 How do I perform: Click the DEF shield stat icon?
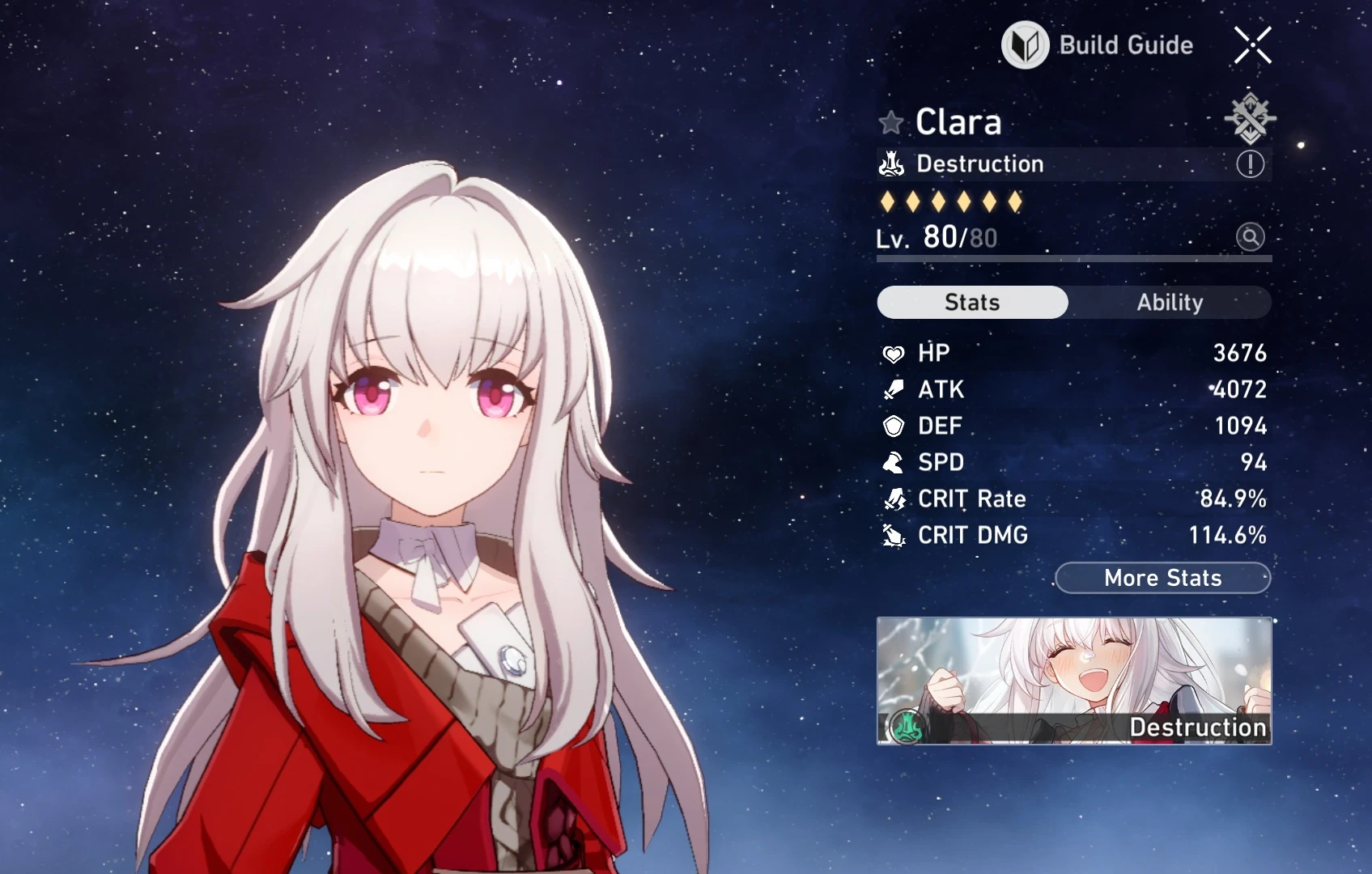[x=893, y=426]
